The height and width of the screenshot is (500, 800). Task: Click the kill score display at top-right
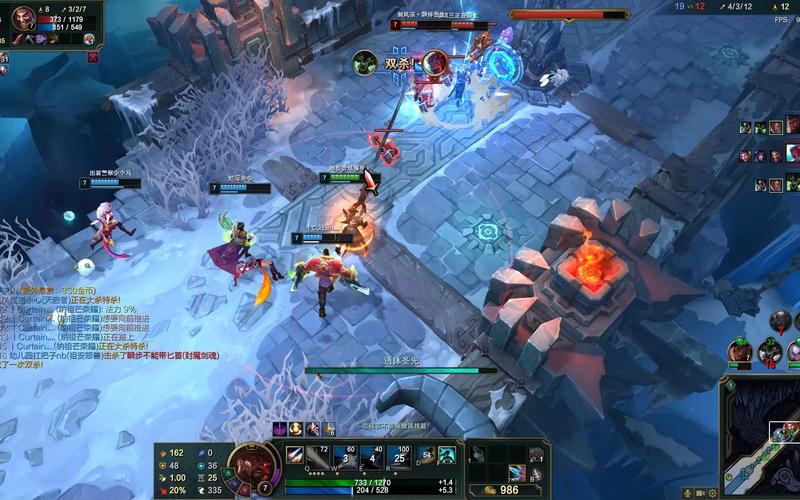[x=692, y=6]
